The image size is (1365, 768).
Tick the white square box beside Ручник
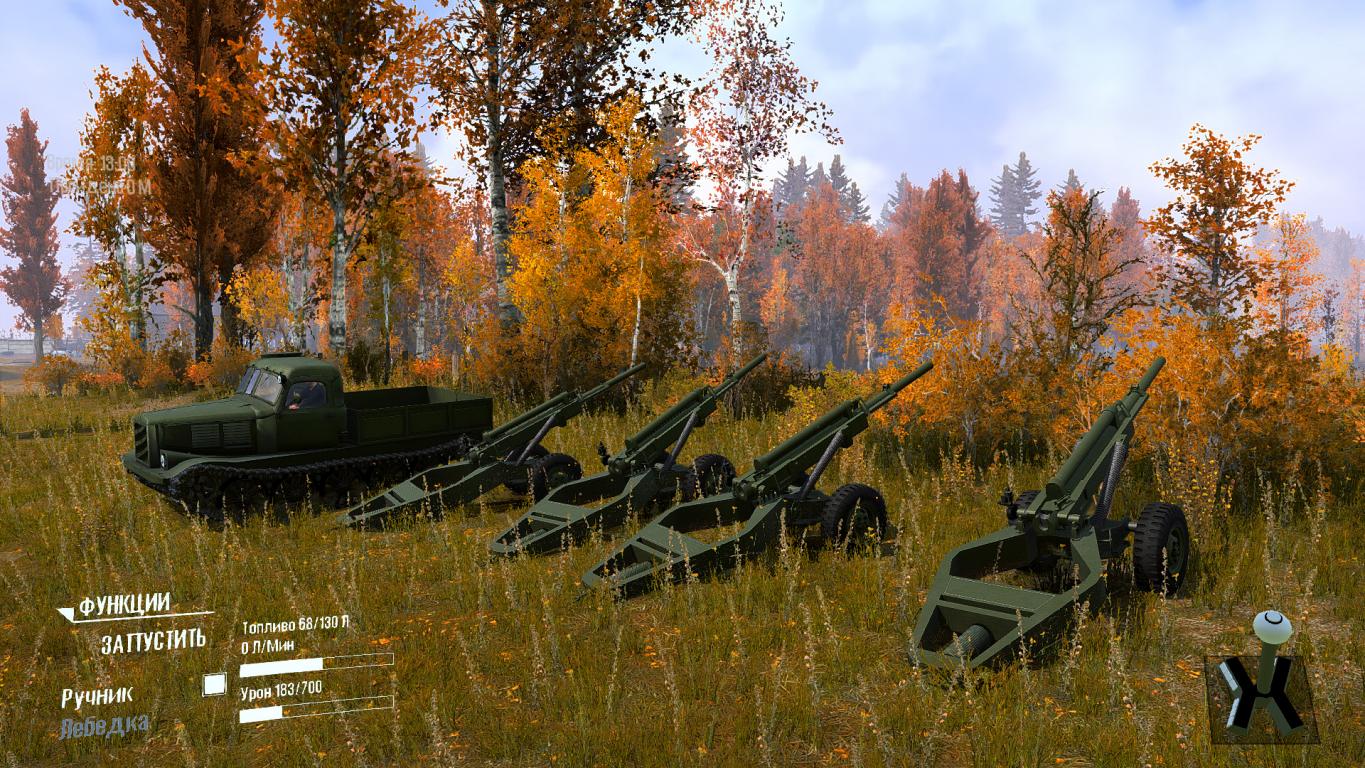214,685
